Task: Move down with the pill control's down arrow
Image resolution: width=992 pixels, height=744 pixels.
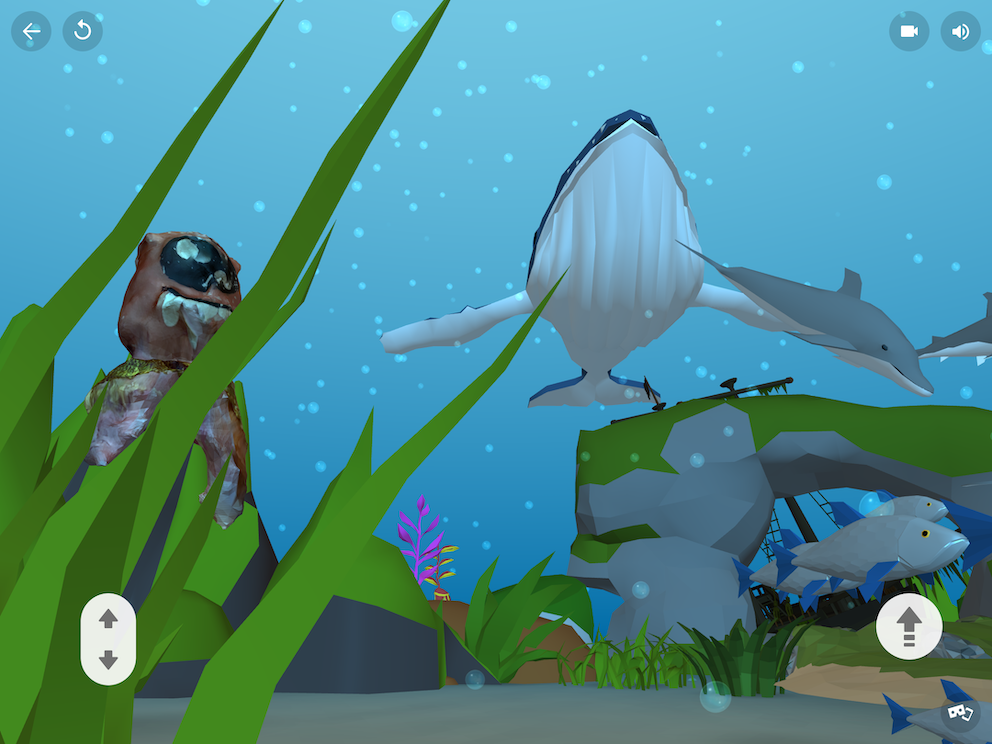Action: point(108,660)
